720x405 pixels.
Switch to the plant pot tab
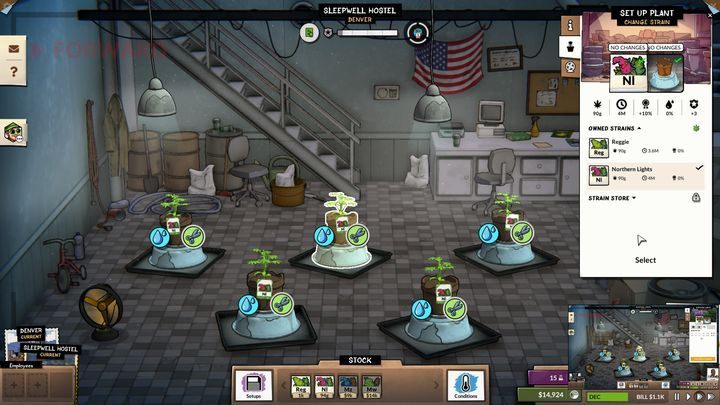pos(570,45)
